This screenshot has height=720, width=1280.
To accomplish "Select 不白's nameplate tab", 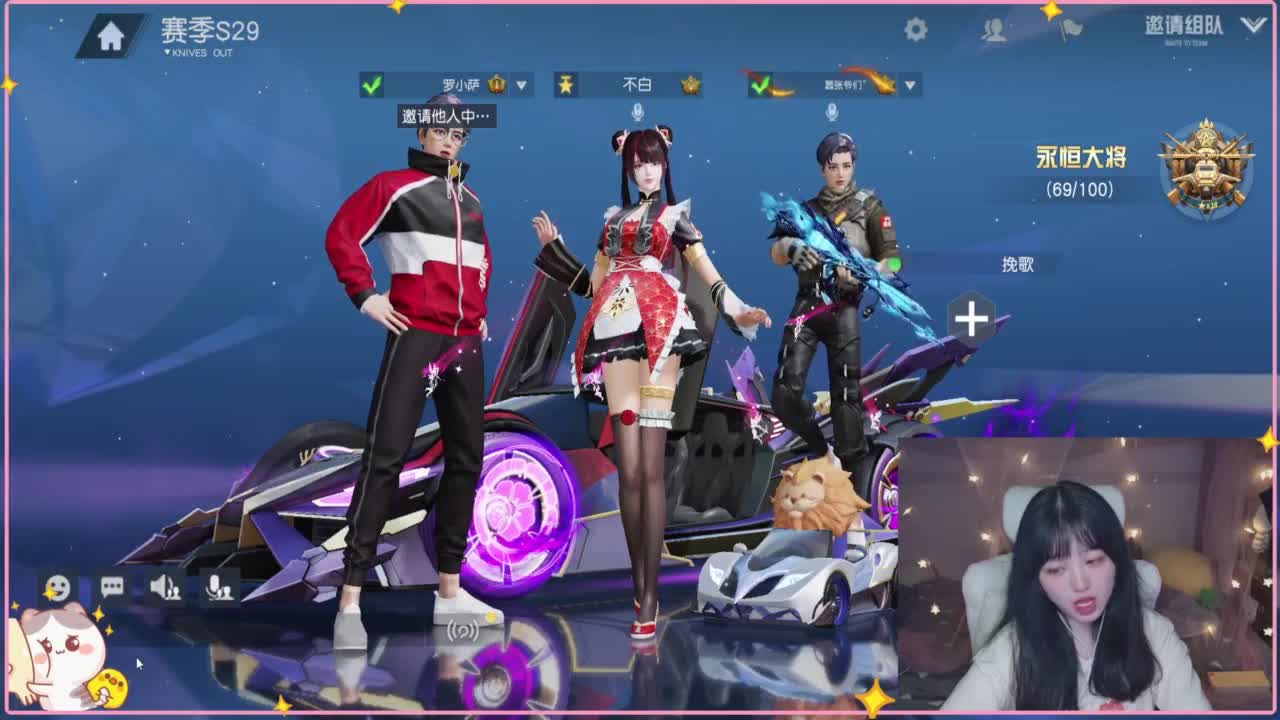I will (x=629, y=86).
